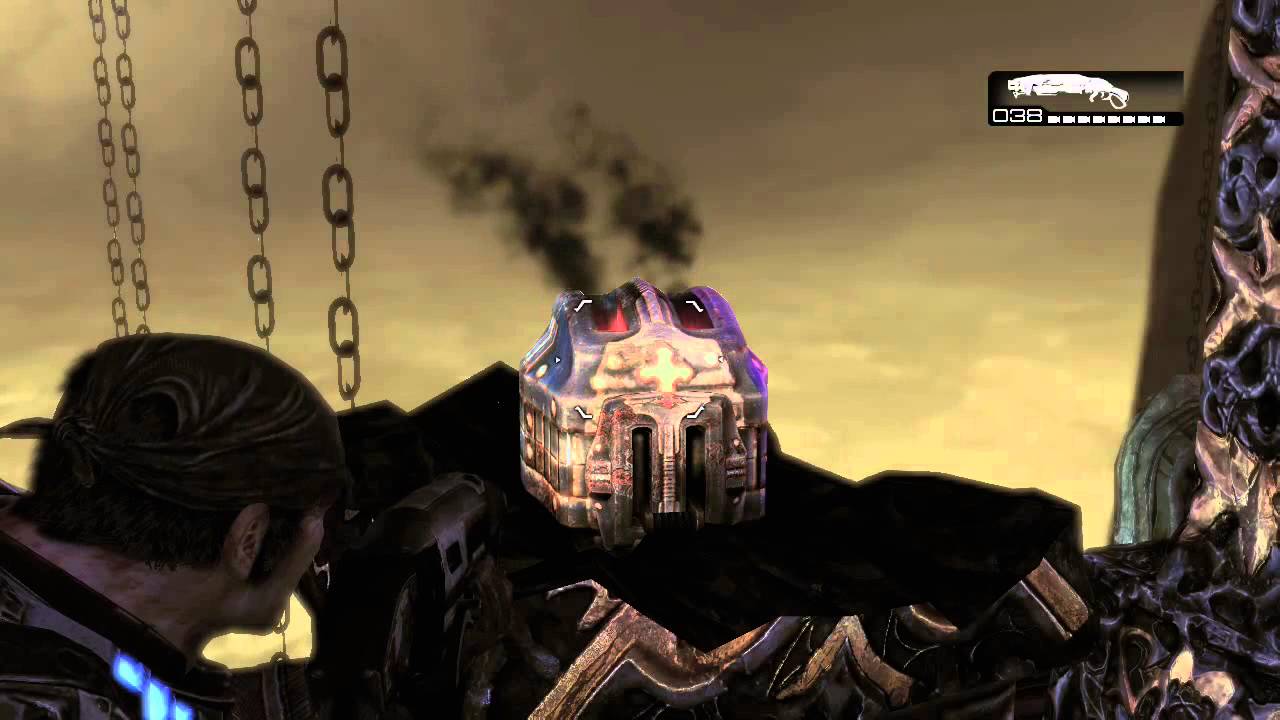Select the targeting reticle on the ammo box

pos(640,360)
